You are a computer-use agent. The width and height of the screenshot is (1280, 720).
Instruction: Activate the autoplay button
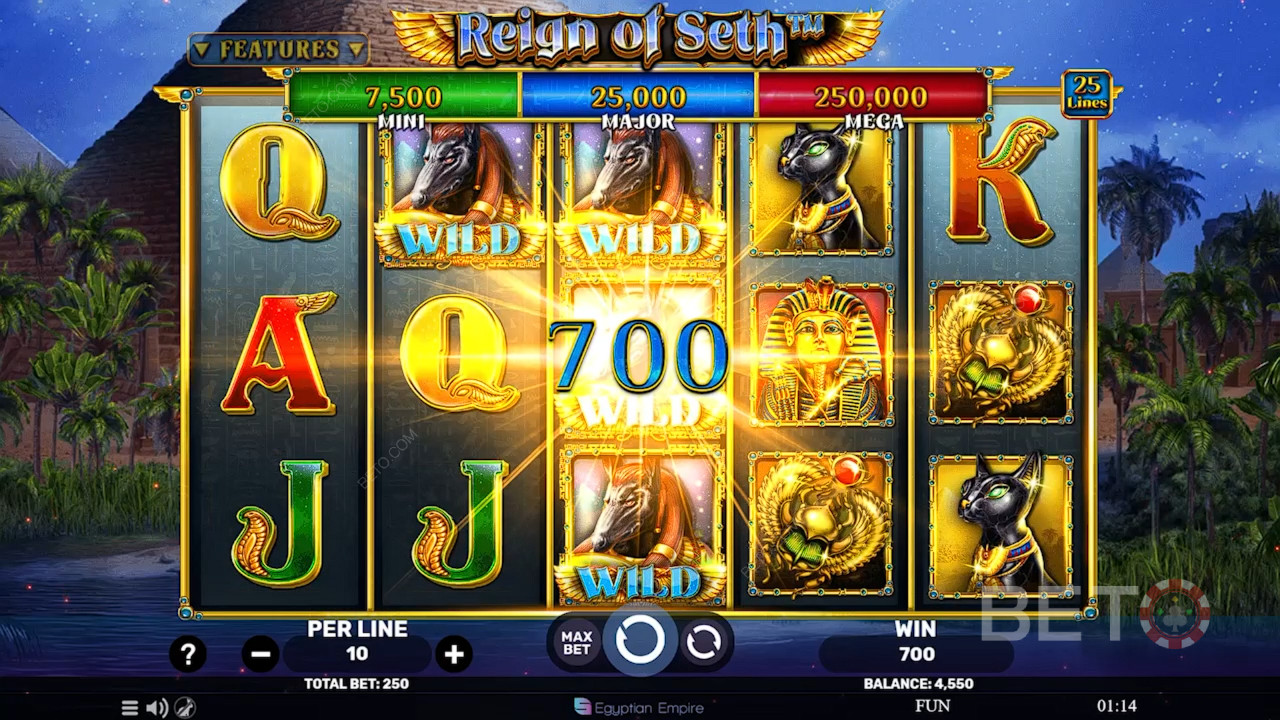coord(704,643)
